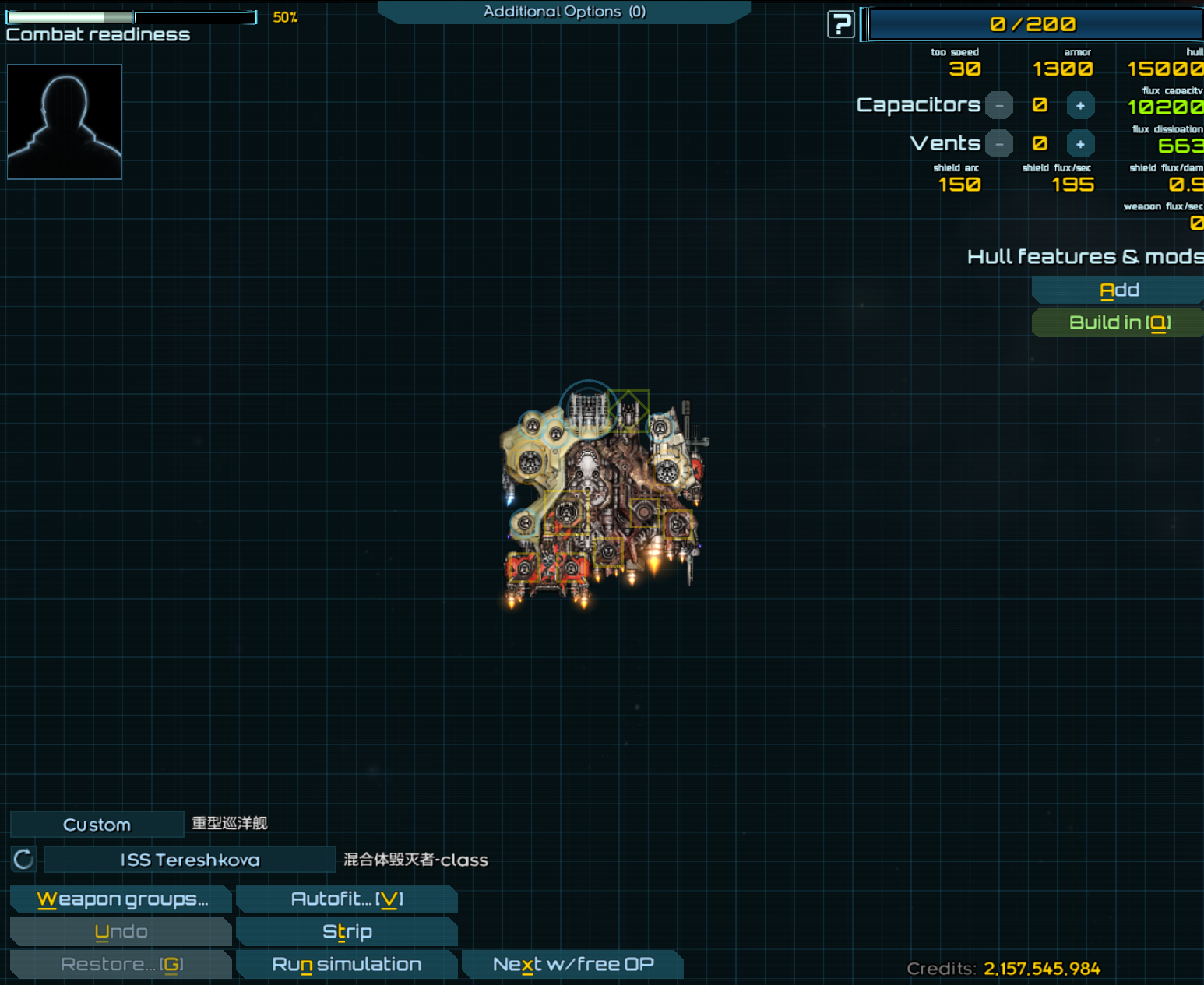Strip all weapons from the ship
Screen dimensions: 1204x985
[347, 932]
